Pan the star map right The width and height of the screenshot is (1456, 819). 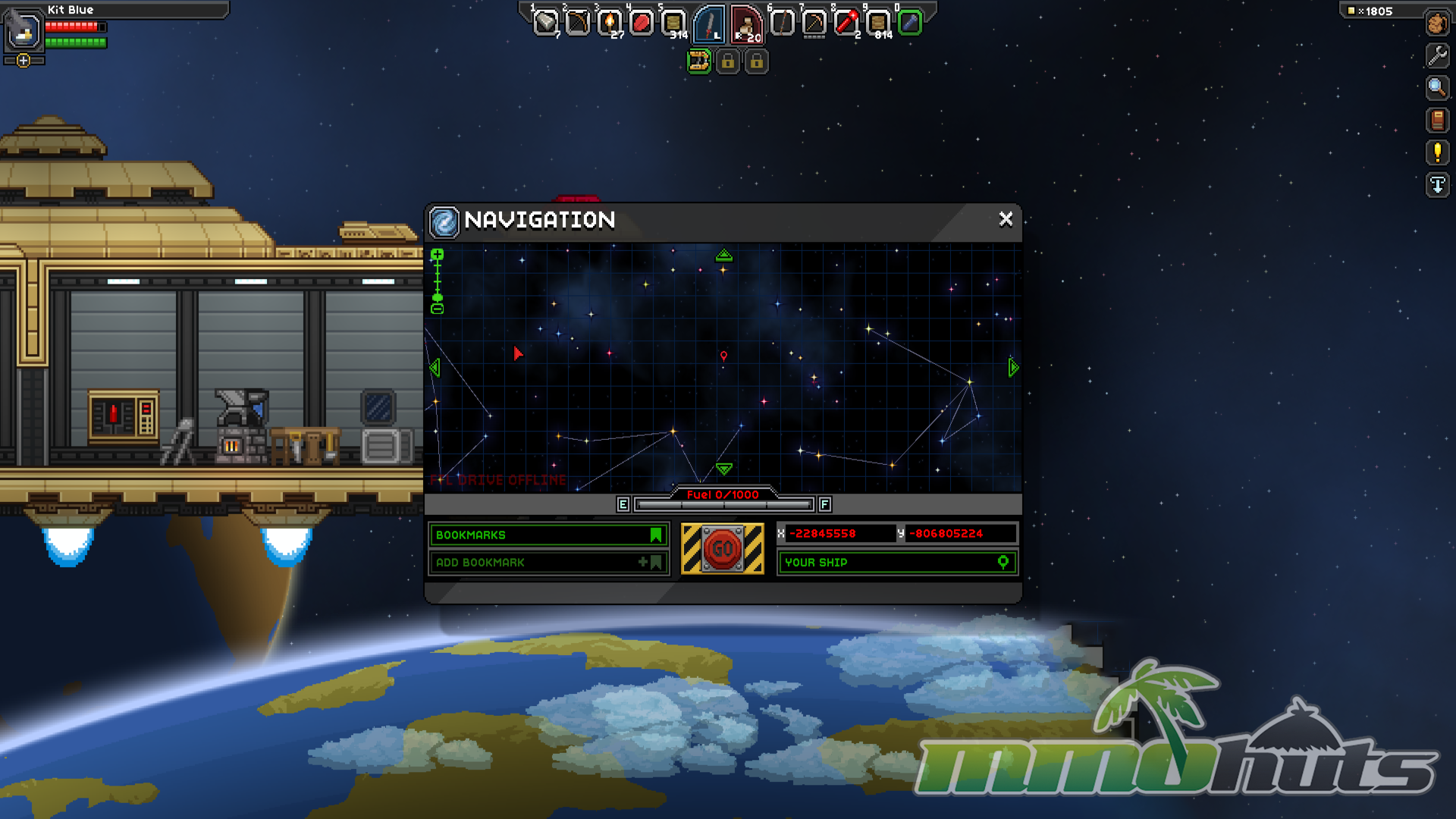(x=1013, y=368)
